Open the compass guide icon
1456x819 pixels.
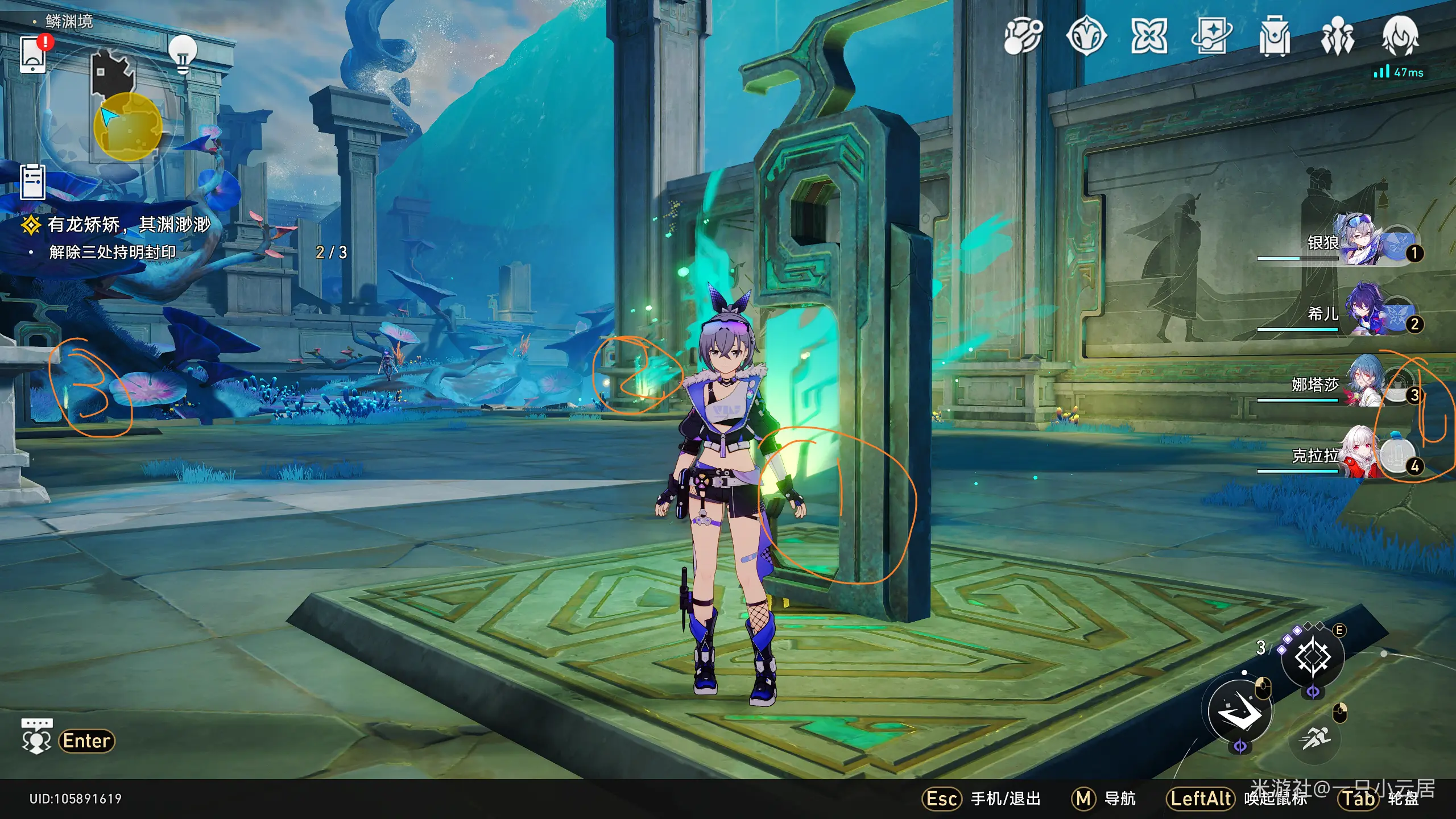(x=1086, y=36)
